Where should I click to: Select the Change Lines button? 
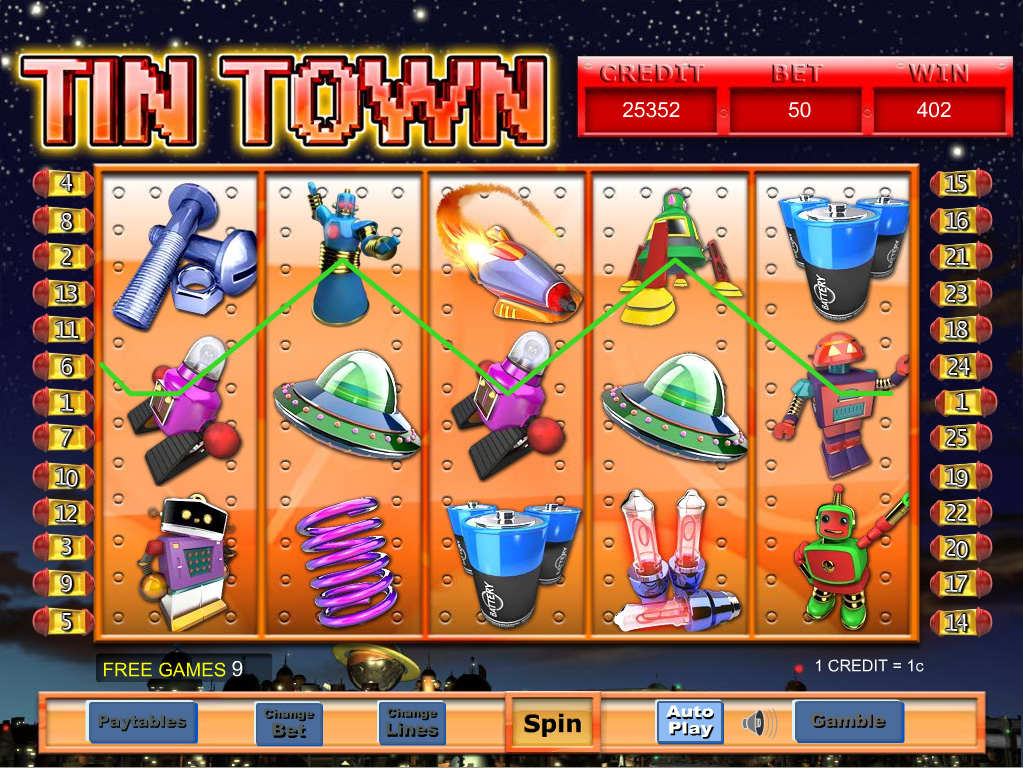pos(412,722)
